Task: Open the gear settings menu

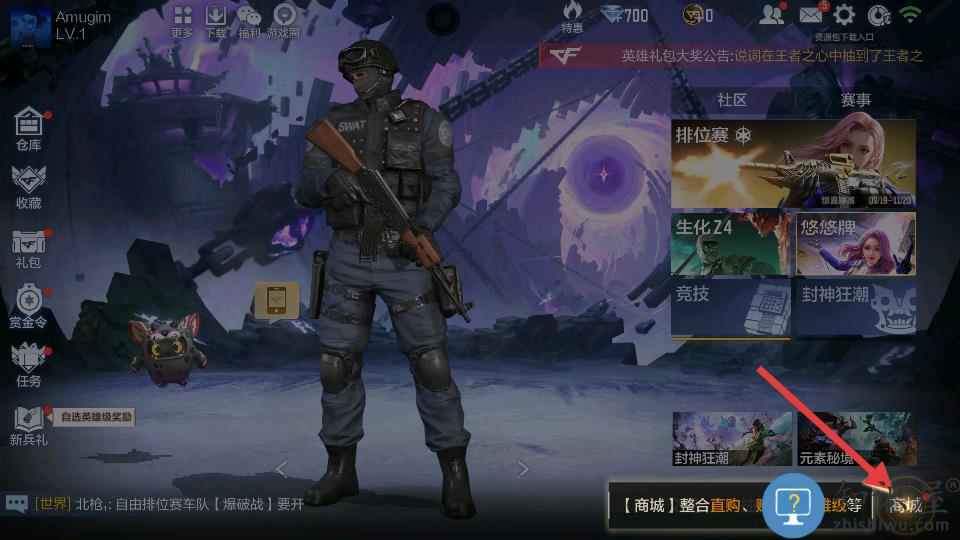Action: click(x=845, y=15)
